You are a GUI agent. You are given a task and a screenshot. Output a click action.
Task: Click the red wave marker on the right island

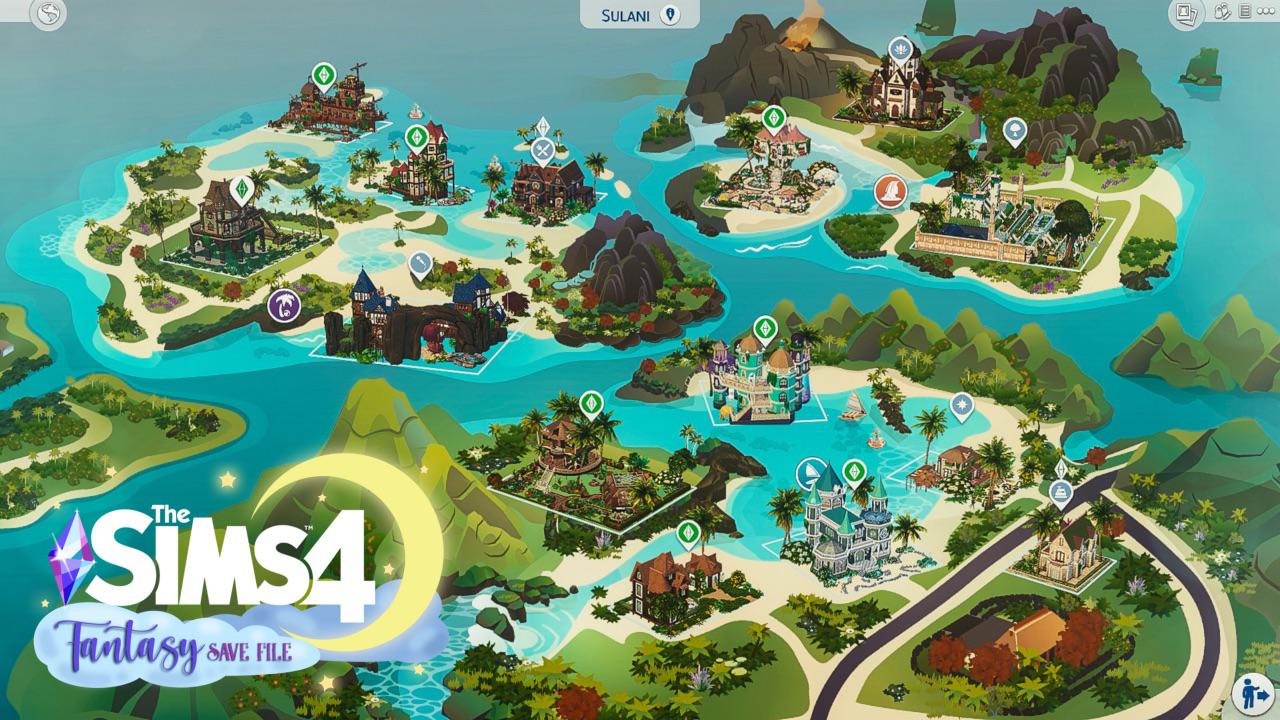pyautogui.click(x=890, y=192)
